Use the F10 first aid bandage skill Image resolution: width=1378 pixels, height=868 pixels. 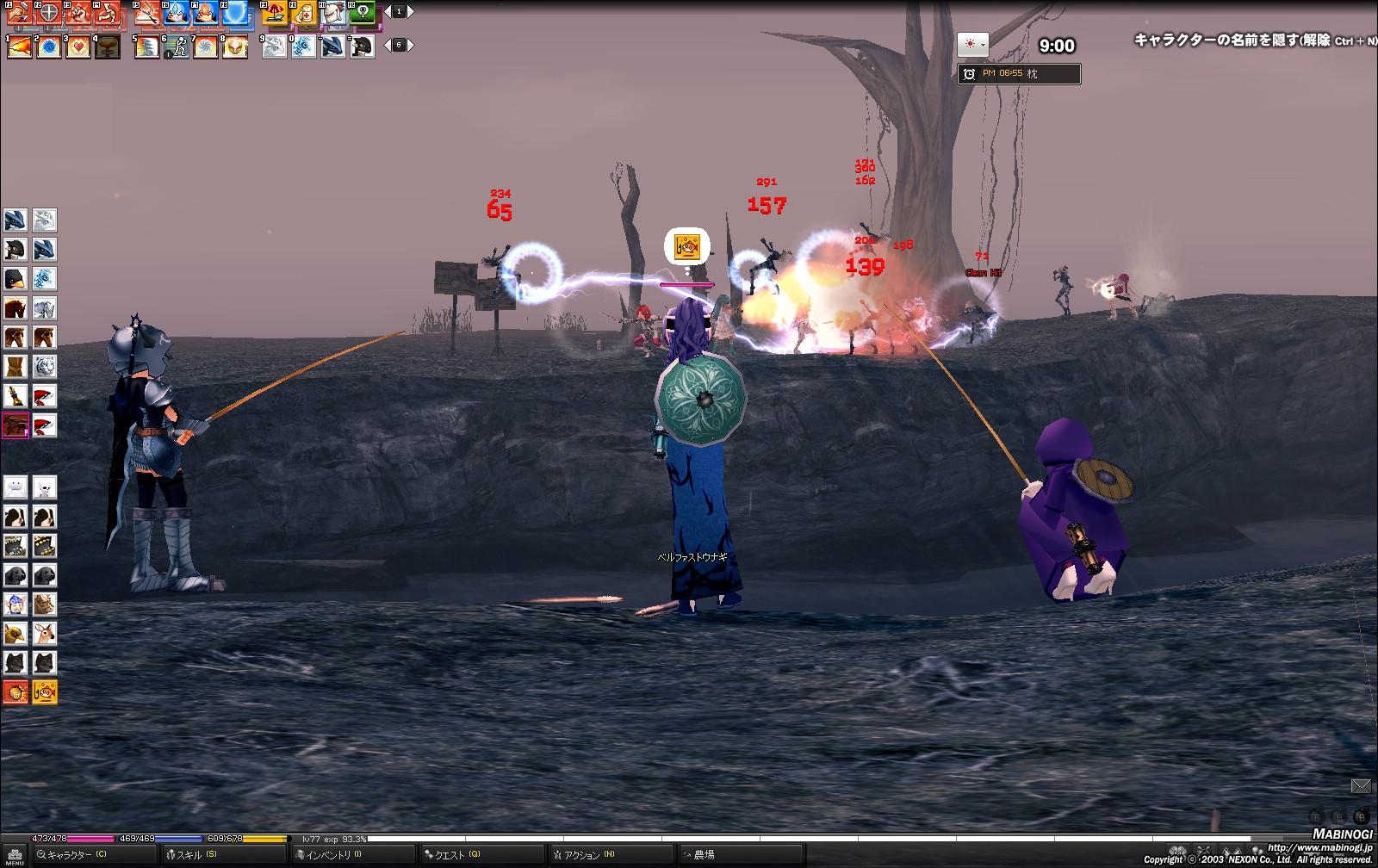(303, 13)
